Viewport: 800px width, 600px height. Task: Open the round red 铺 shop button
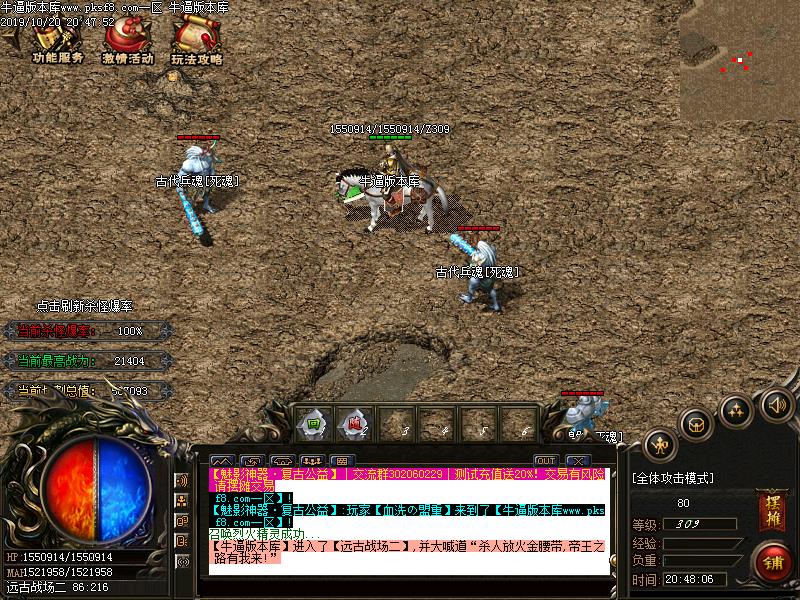pos(771,563)
